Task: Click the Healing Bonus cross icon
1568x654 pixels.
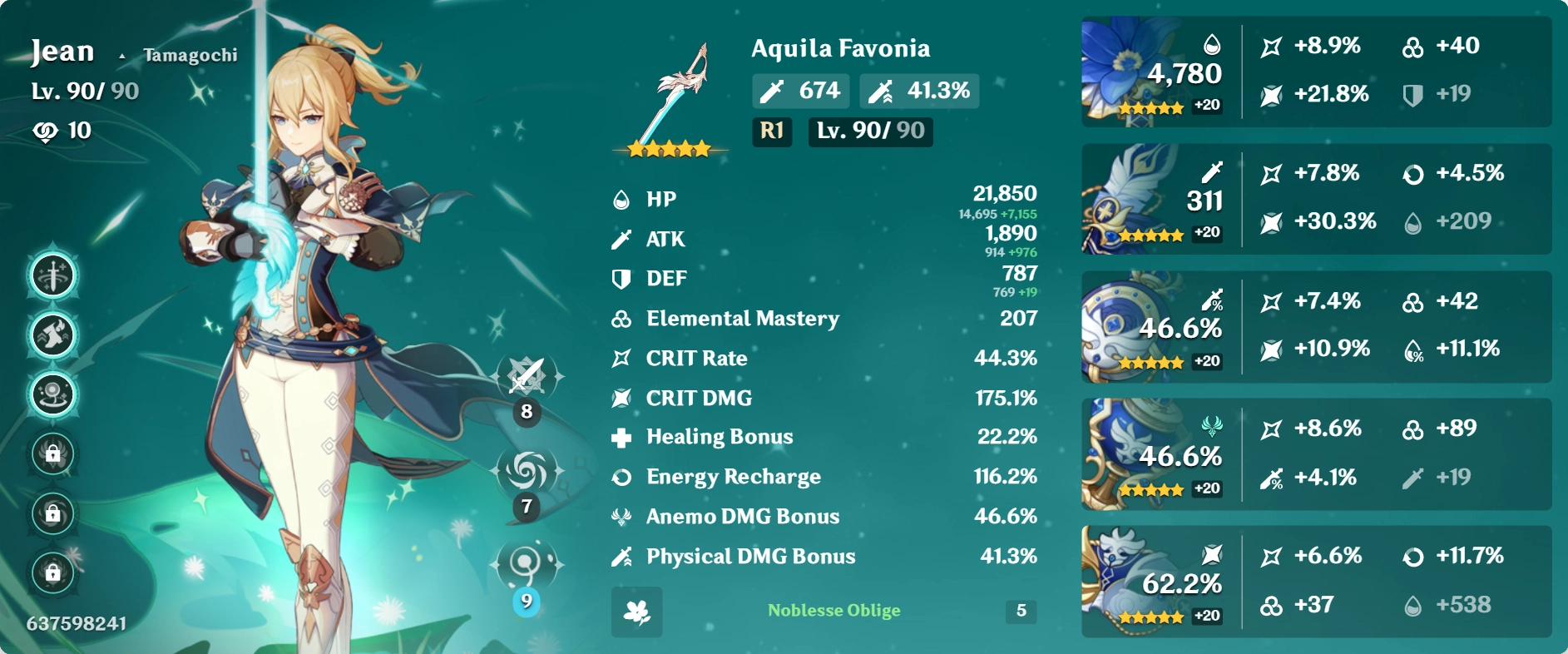Action: coord(620,436)
